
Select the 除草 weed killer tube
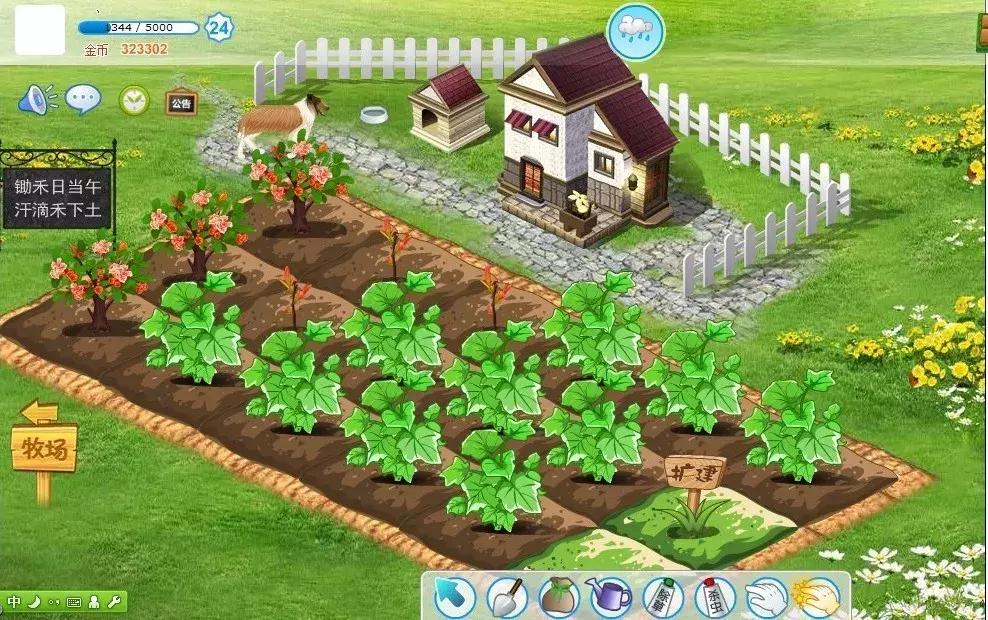(x=662, y=597)
